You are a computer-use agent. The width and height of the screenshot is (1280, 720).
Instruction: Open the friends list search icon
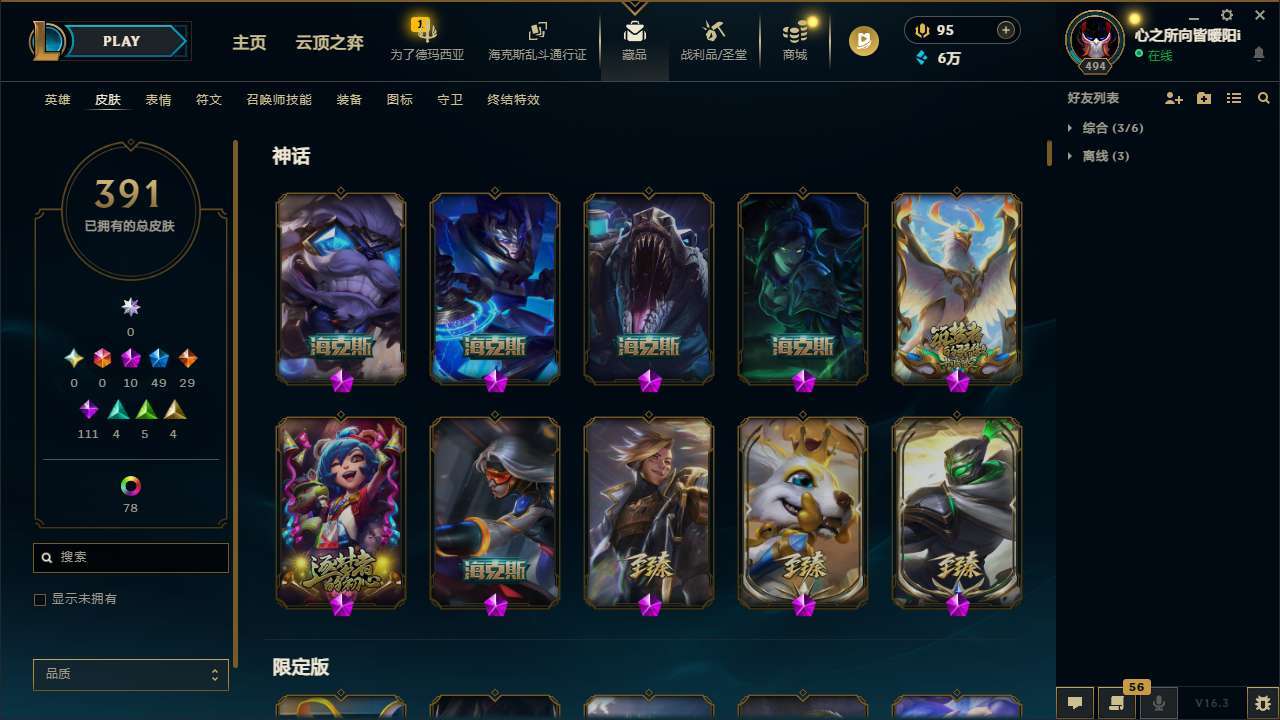tap(1263, 98)
